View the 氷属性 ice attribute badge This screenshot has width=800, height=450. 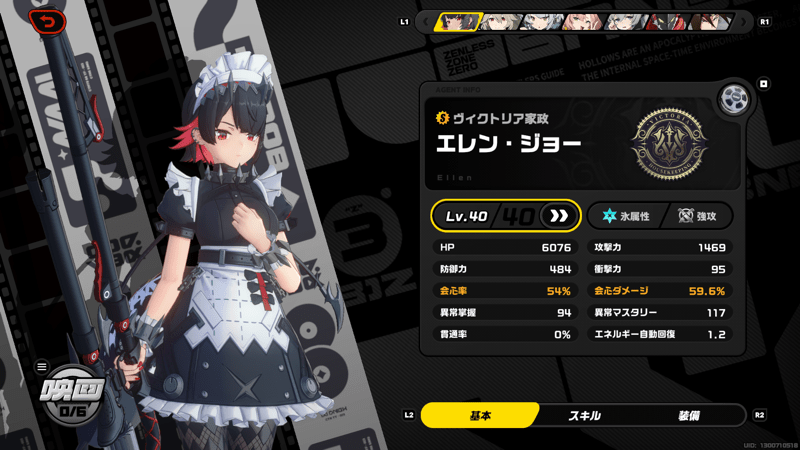click(626, 216)
